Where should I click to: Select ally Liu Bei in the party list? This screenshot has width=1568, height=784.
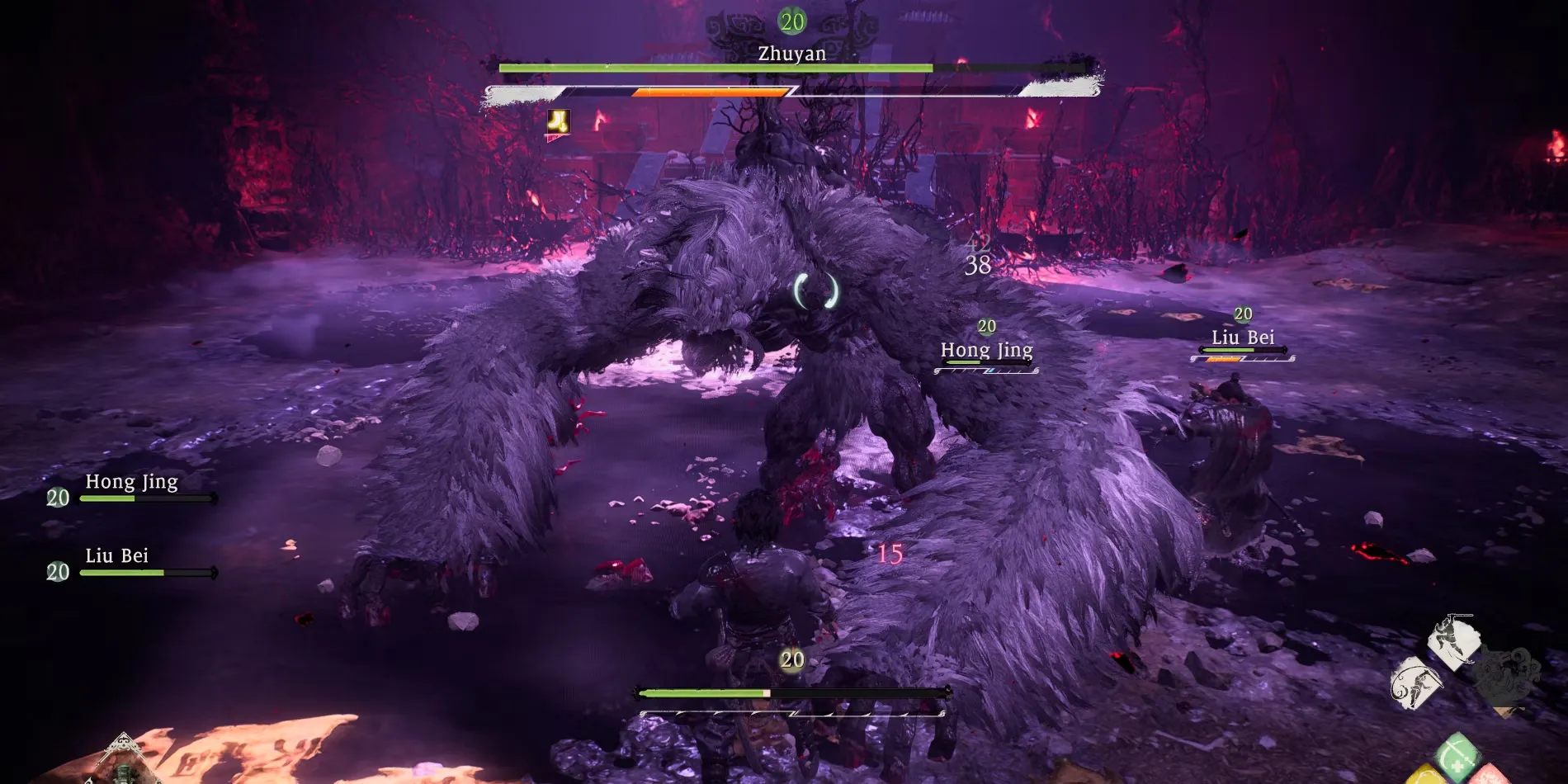117,557
